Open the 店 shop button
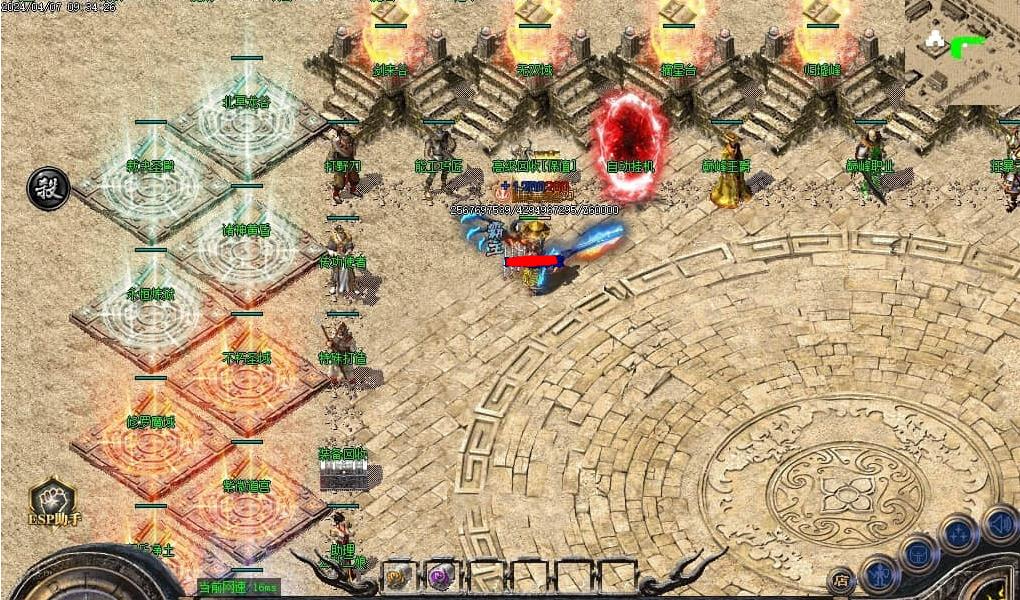1020x600 pixels. point(842,579)
